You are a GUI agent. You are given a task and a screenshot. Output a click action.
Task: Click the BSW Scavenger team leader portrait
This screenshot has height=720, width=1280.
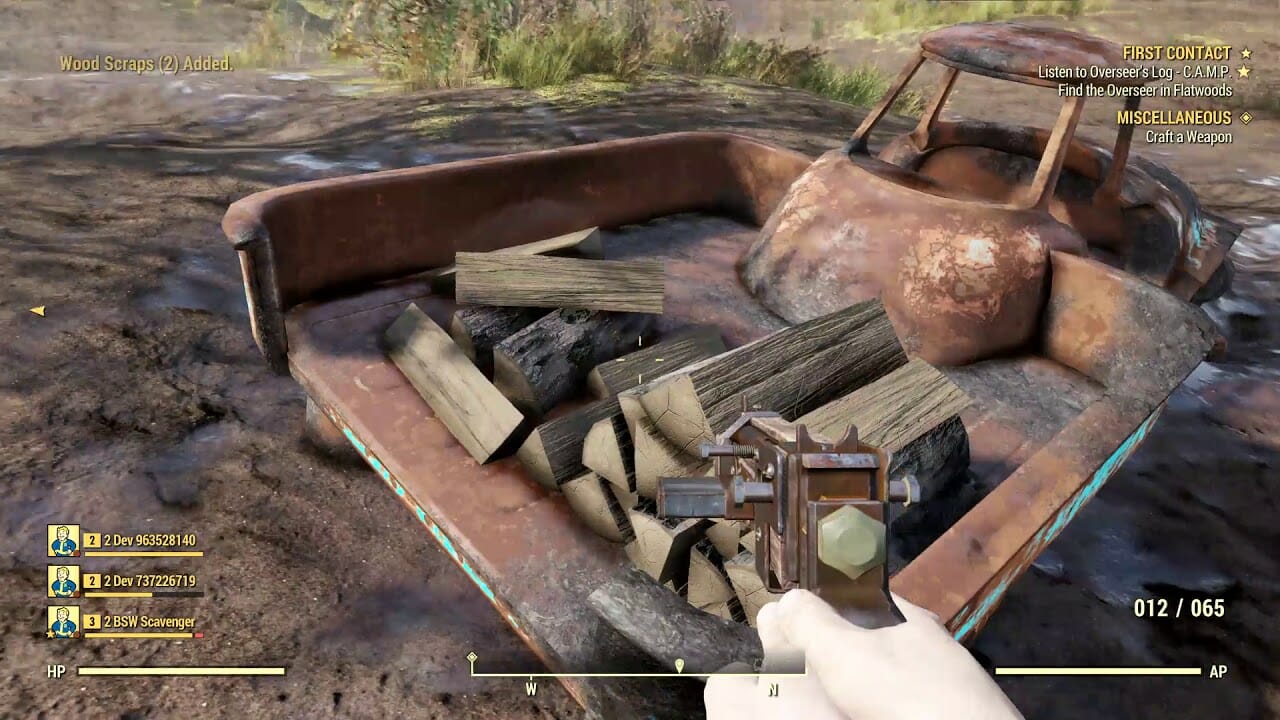point(63,622)
